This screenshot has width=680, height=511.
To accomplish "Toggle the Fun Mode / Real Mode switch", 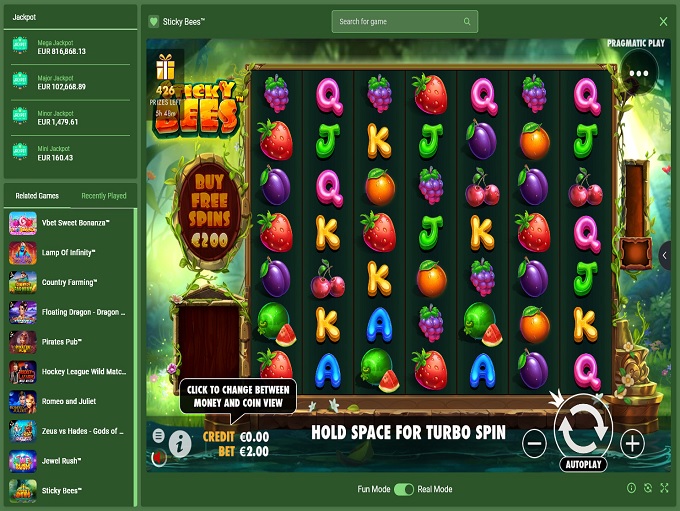I will pyautogui.click(x=404, y=489).
